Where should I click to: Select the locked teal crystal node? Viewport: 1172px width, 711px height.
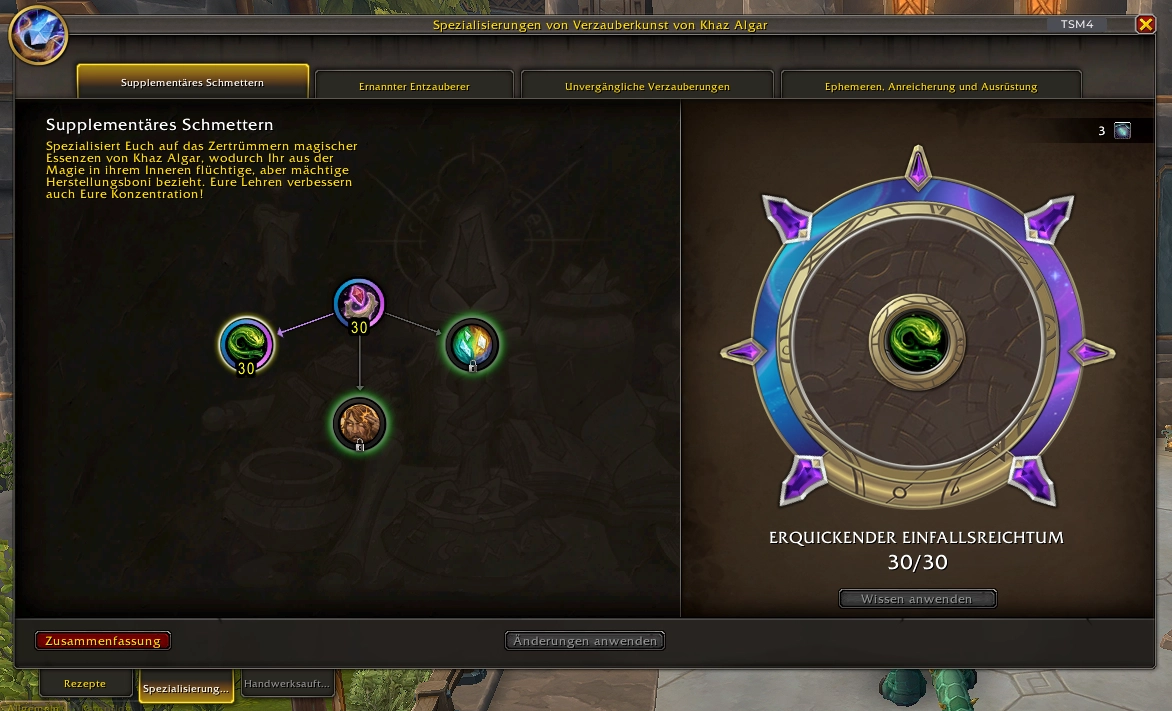pyautogui.click(x=472, y=345)
